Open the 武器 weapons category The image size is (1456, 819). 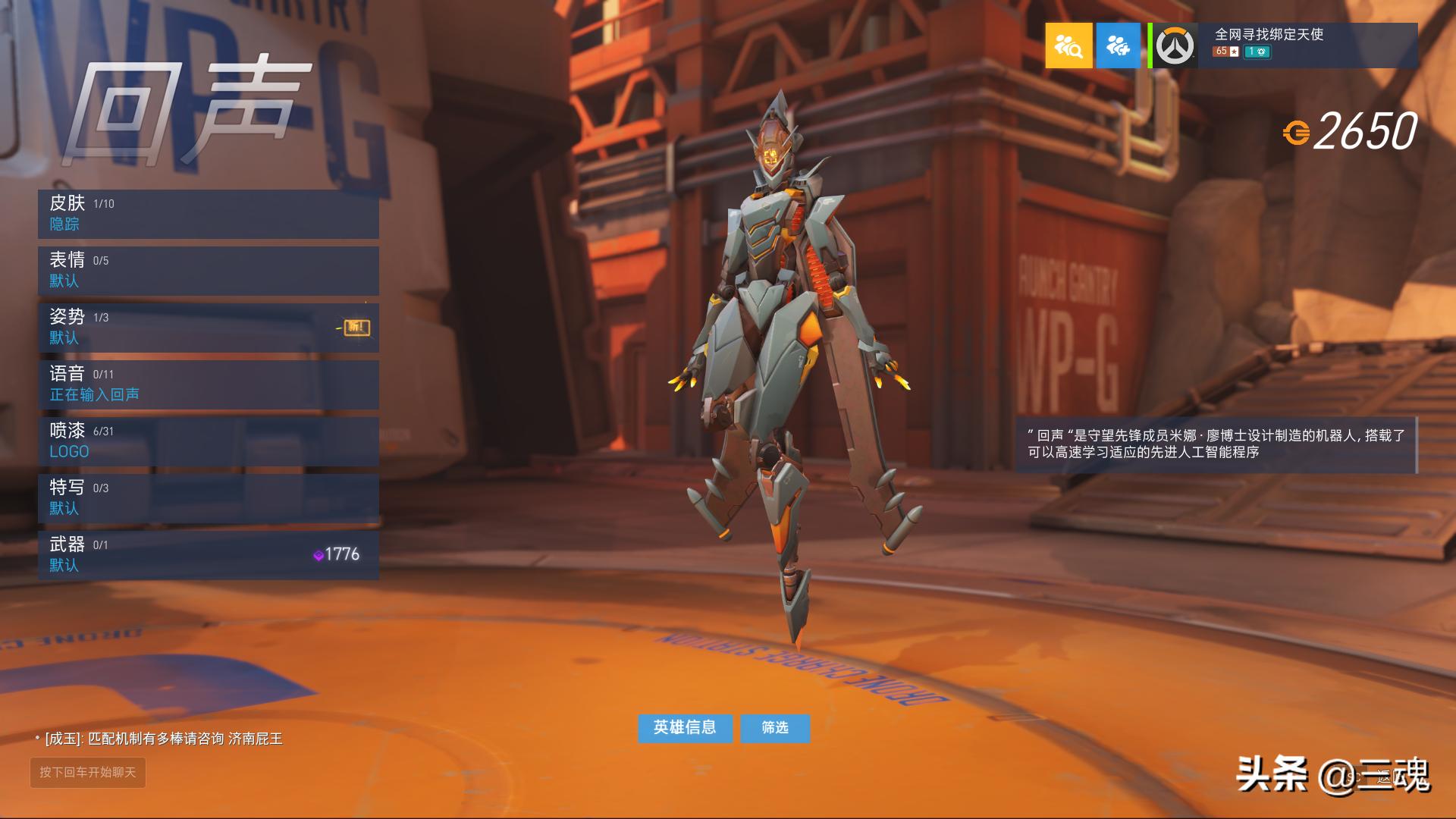(x=208, y=555)
